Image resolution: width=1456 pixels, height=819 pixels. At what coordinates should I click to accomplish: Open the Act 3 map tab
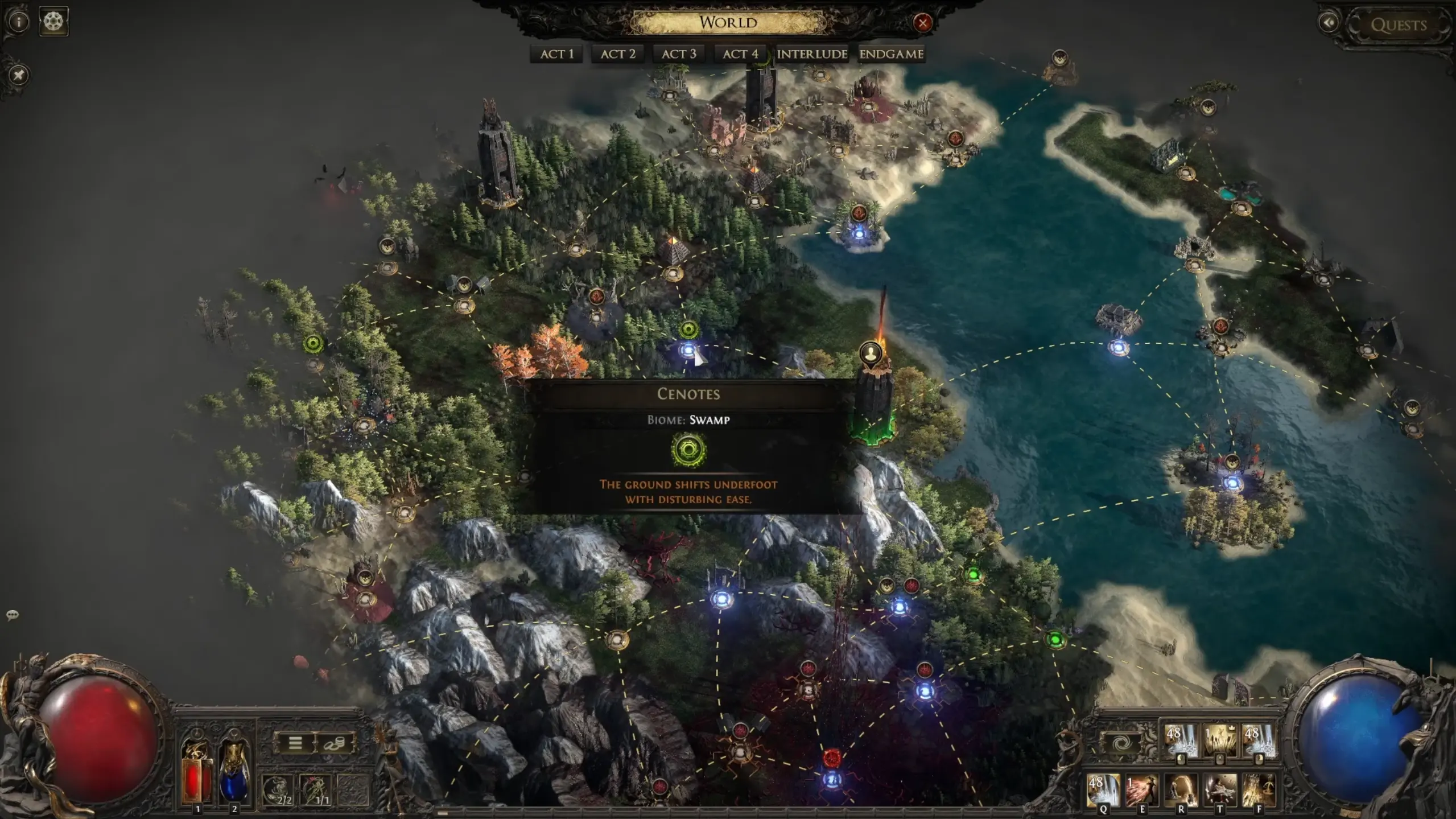click(x=679, y=54)
